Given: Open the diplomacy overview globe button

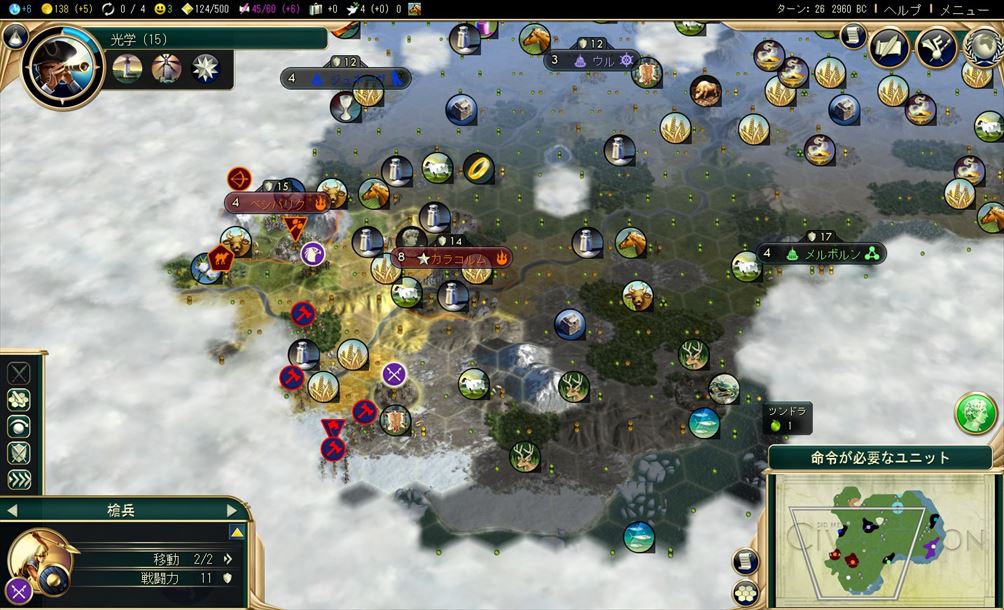Looking at the screenshot, I should pyautogui.click(x=982, y=47).
